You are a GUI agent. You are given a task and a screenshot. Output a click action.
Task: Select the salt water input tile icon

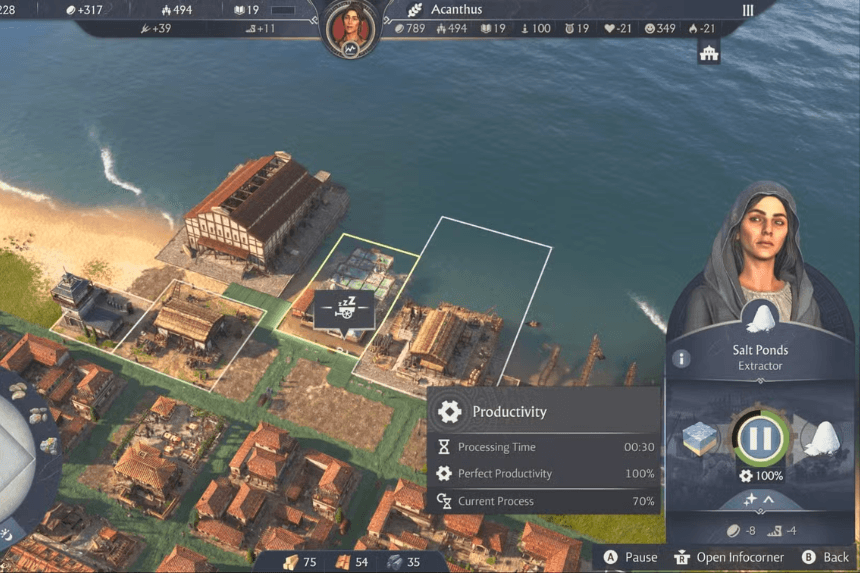click(x=702, y=438)
